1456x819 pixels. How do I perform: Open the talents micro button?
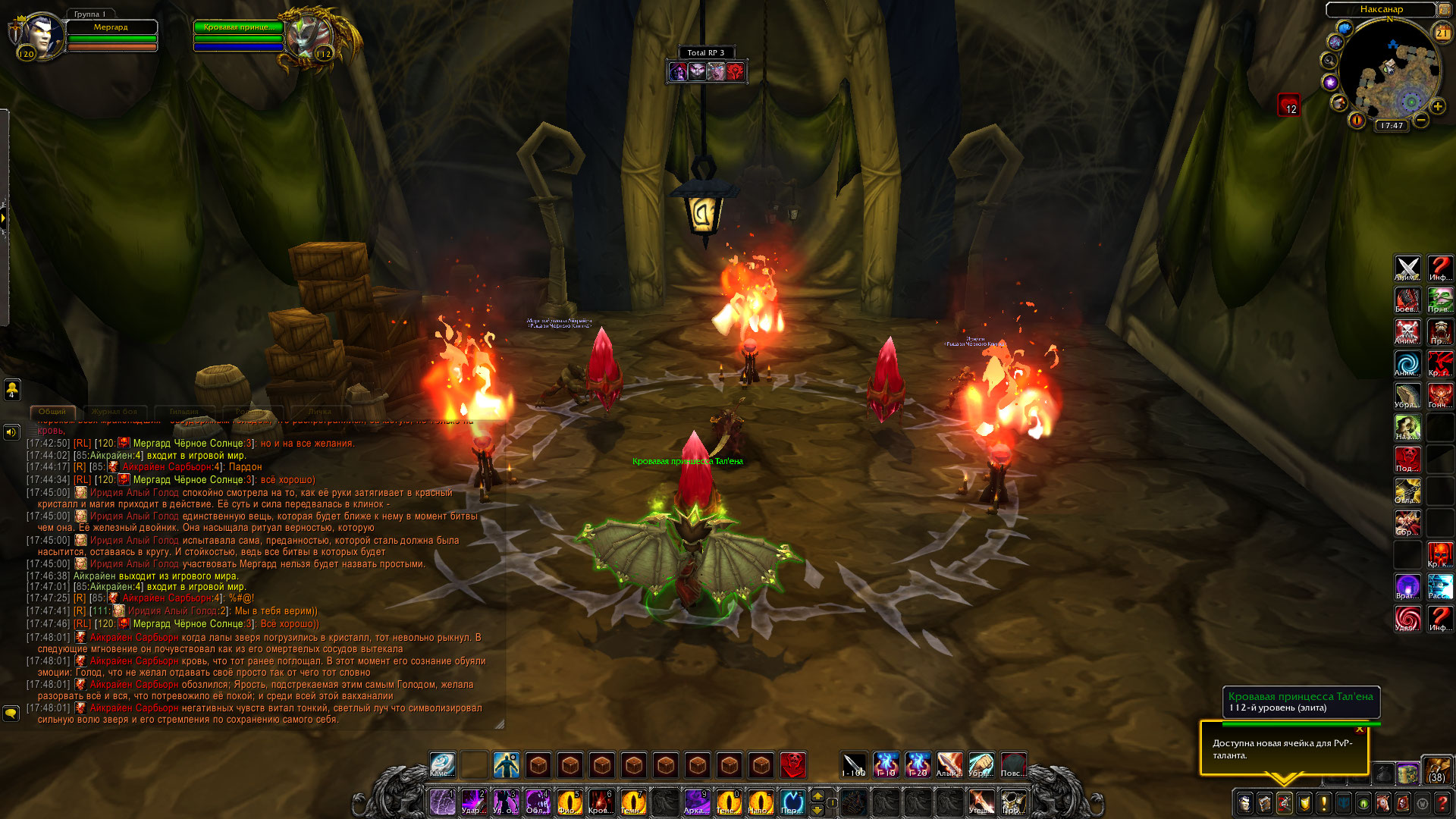[x=1285, y=802]
